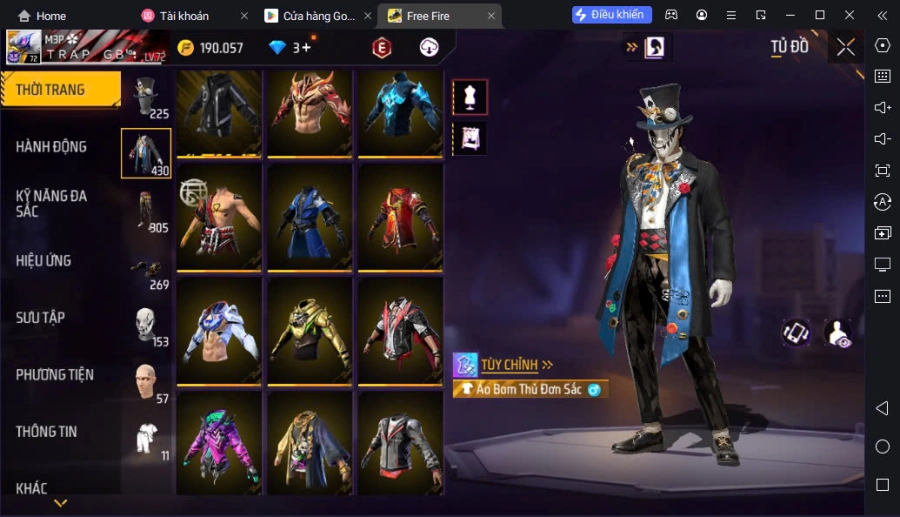Select the Hiệu Ứng category

click(x=43, y=261)
